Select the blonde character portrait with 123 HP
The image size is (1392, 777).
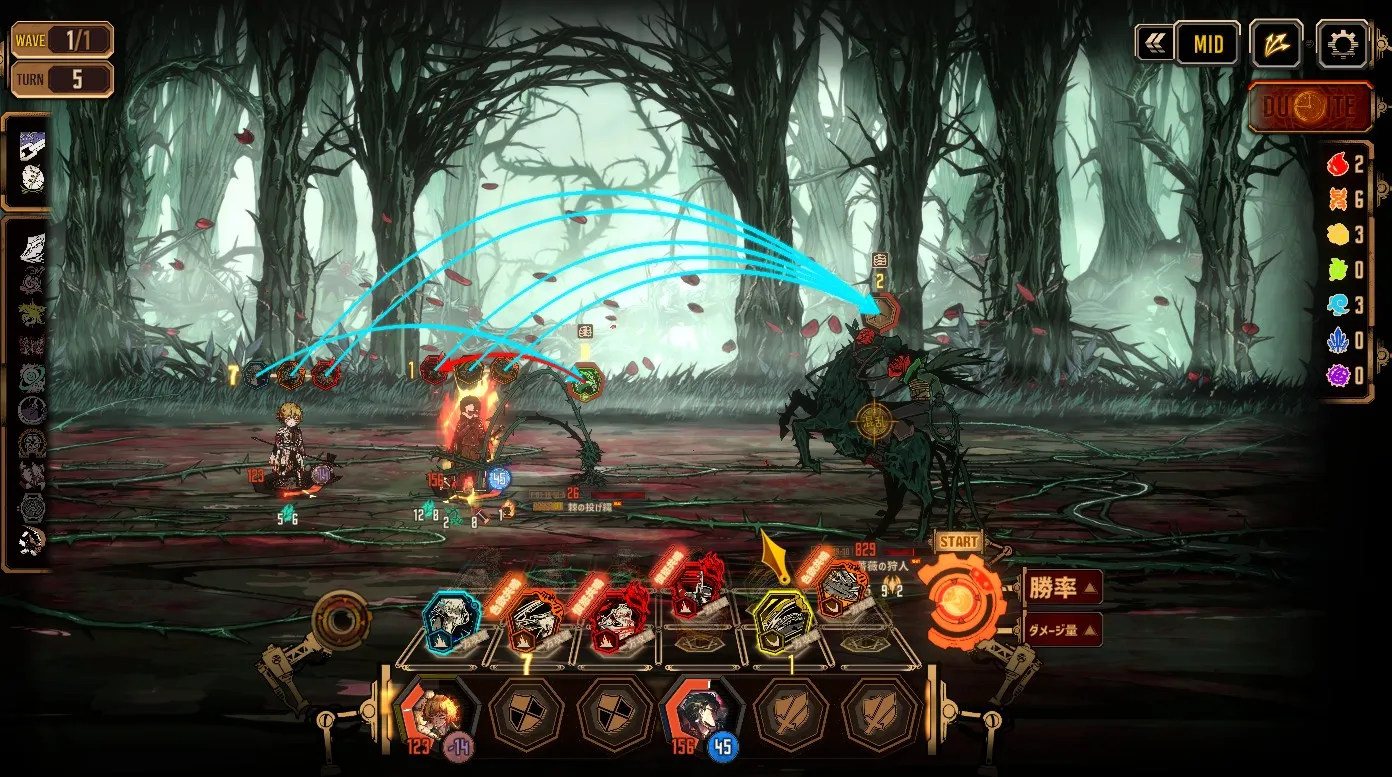(x=436, y=712)
